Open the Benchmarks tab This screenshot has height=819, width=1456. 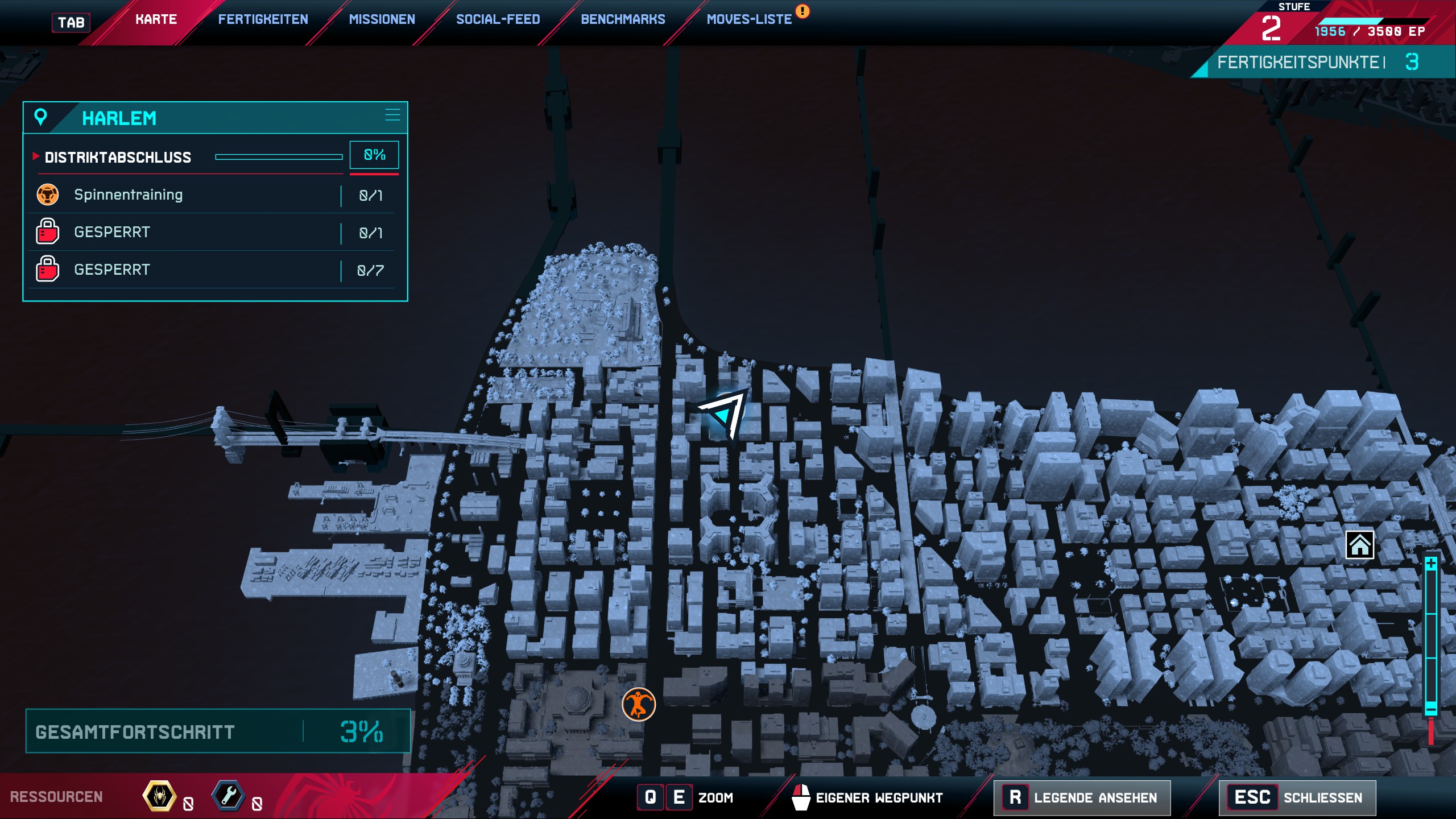point(623,20)
